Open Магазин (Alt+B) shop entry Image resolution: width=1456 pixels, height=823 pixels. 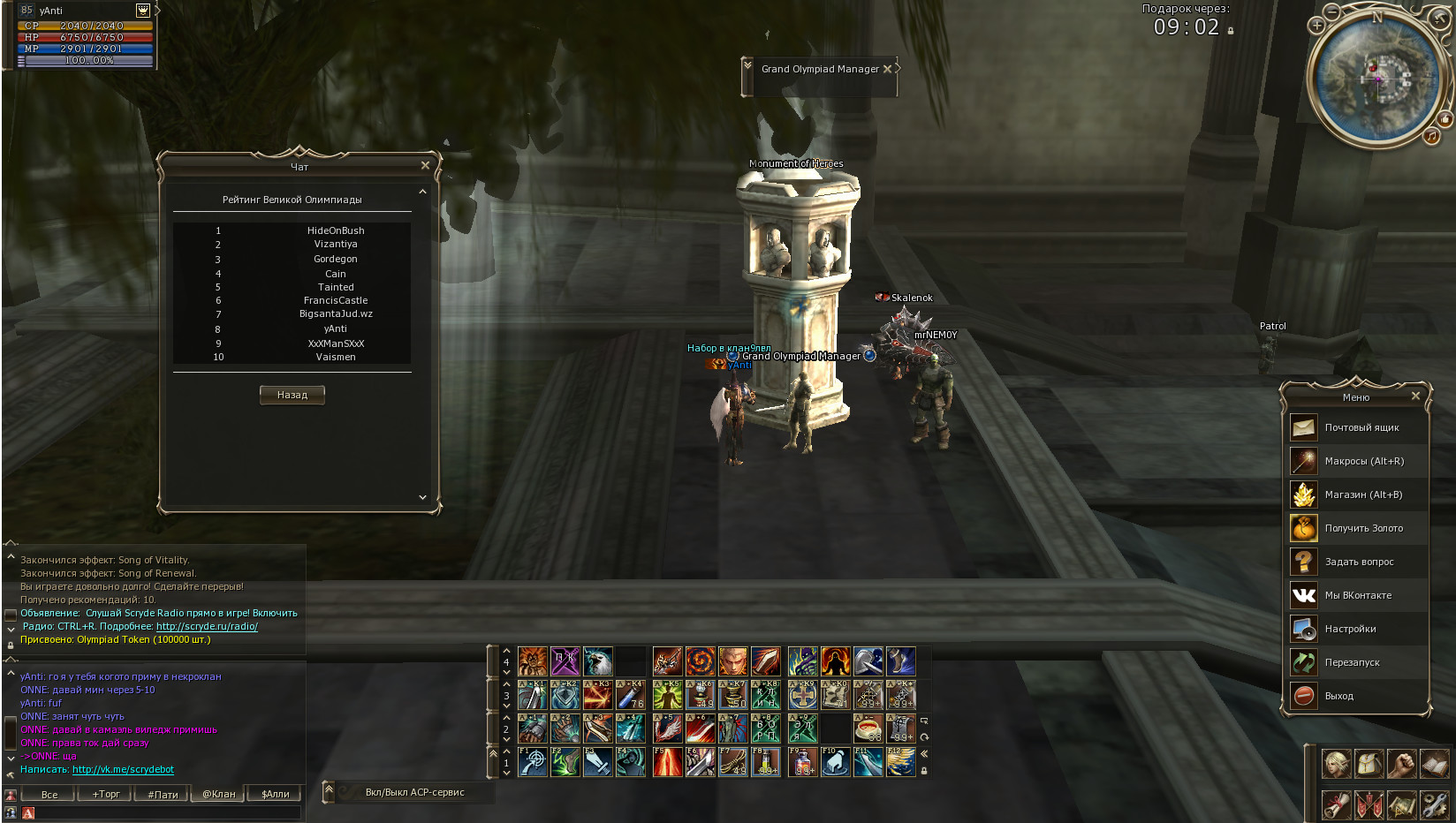point(1362,495)
